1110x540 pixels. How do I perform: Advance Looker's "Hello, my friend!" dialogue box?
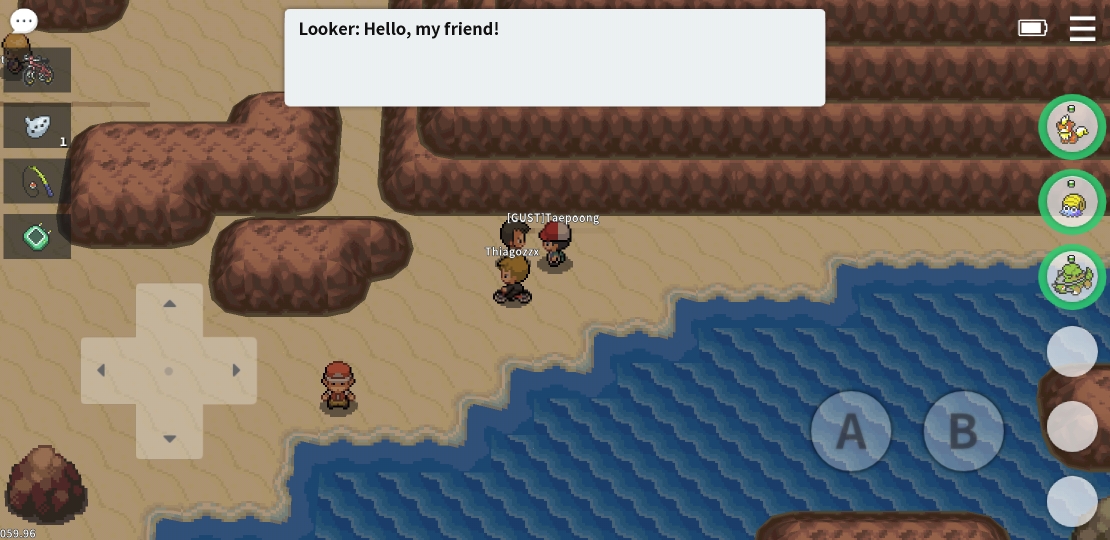pos(554,58)
